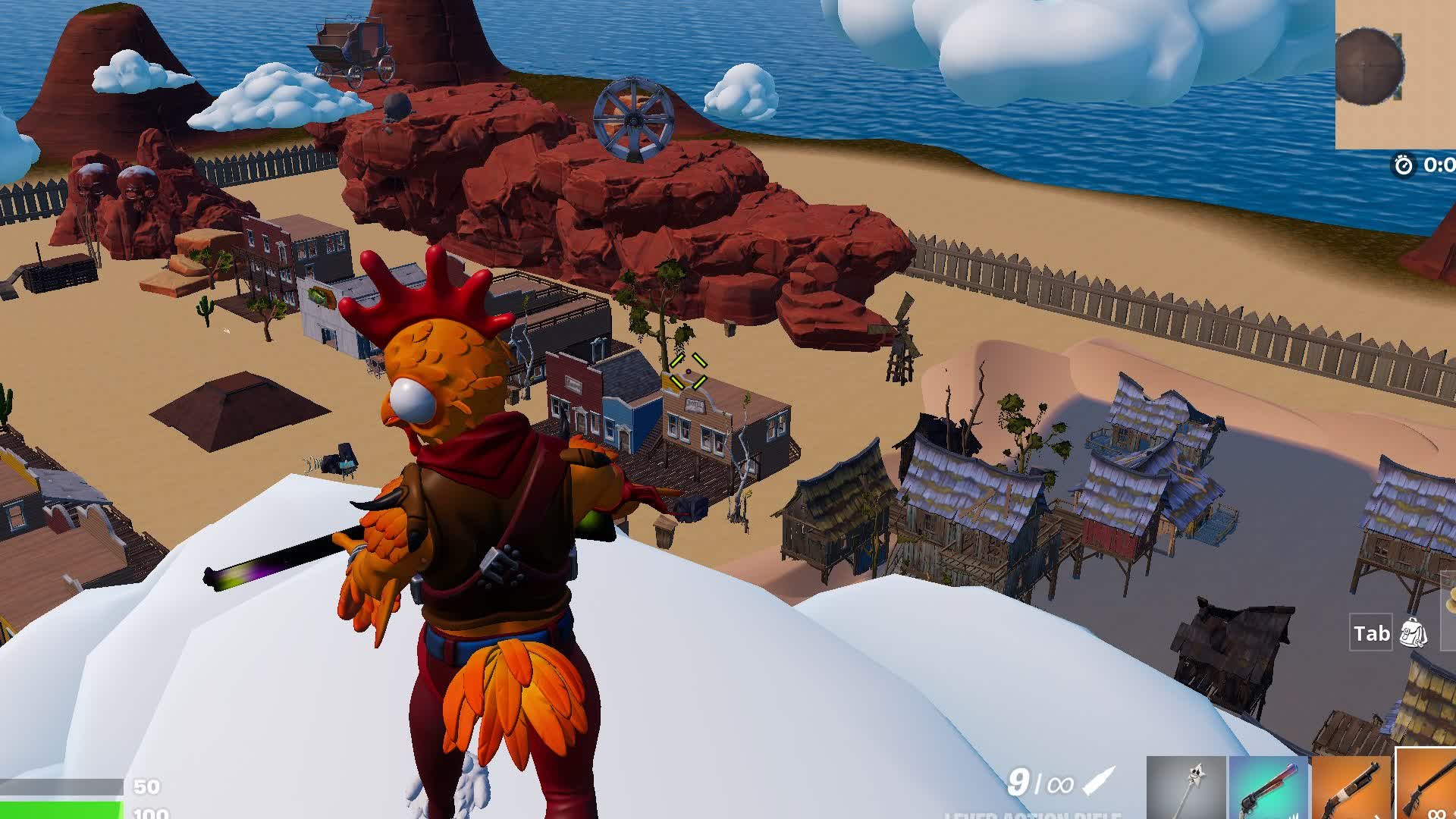Select the star pickaxe slot
Viewport: 1456px width, 819px height.
coord(1187,789)
